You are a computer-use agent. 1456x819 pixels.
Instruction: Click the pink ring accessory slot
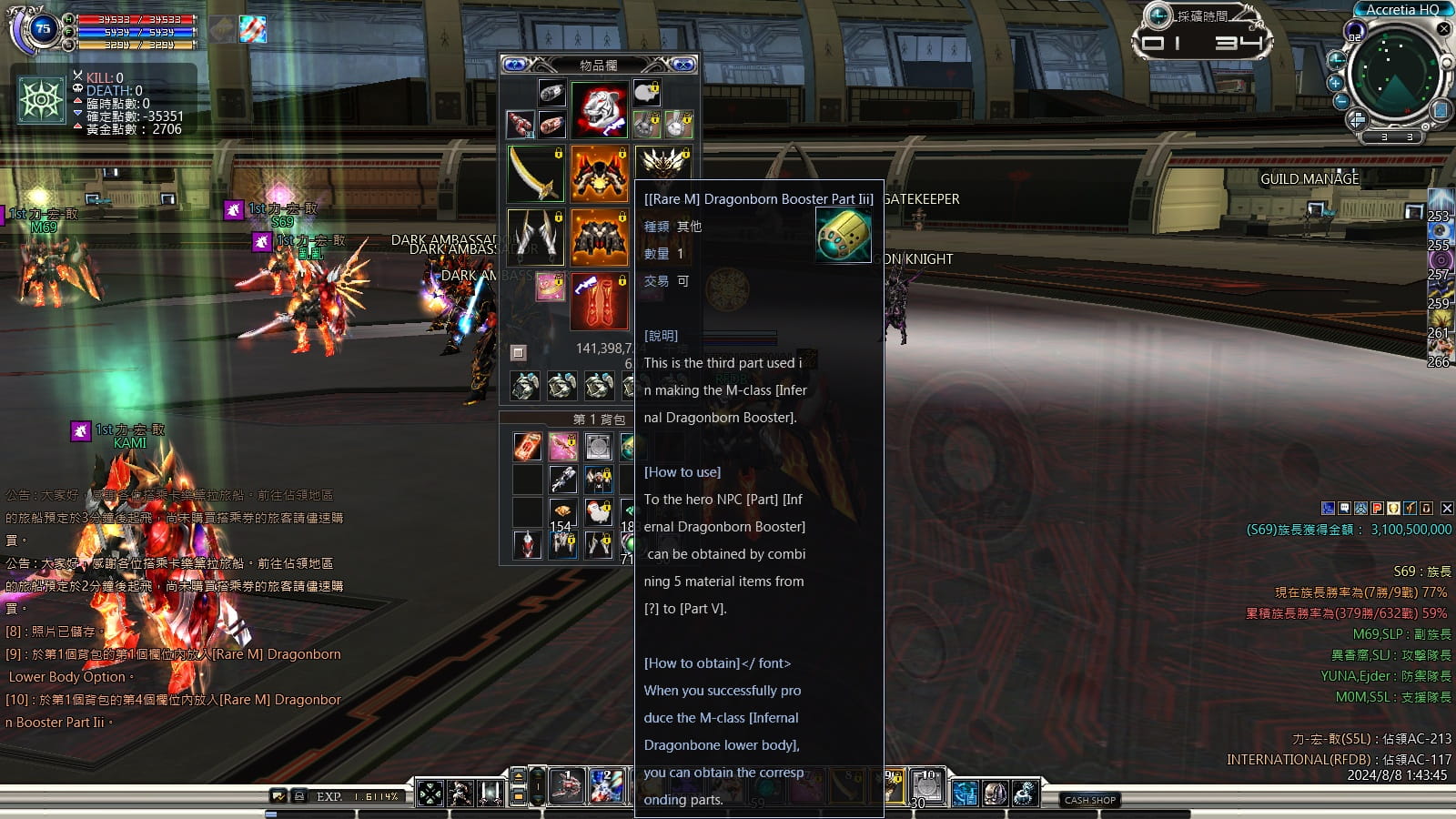click(x=550, y=287)
